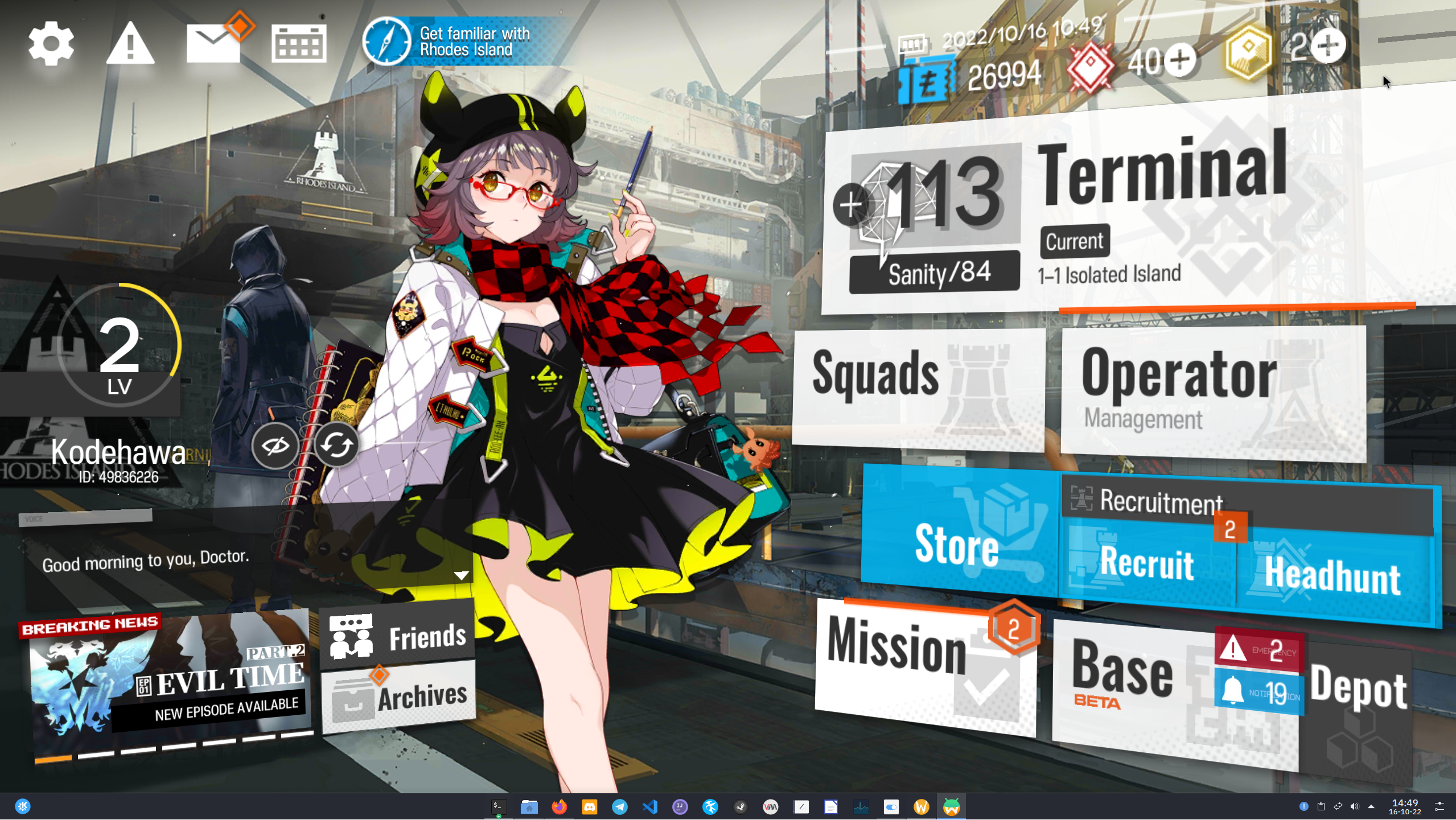This screenshot has height=820, width=1456.
Task: Open Get familiar with Rhodes Island guide
Action: [450, 42]
